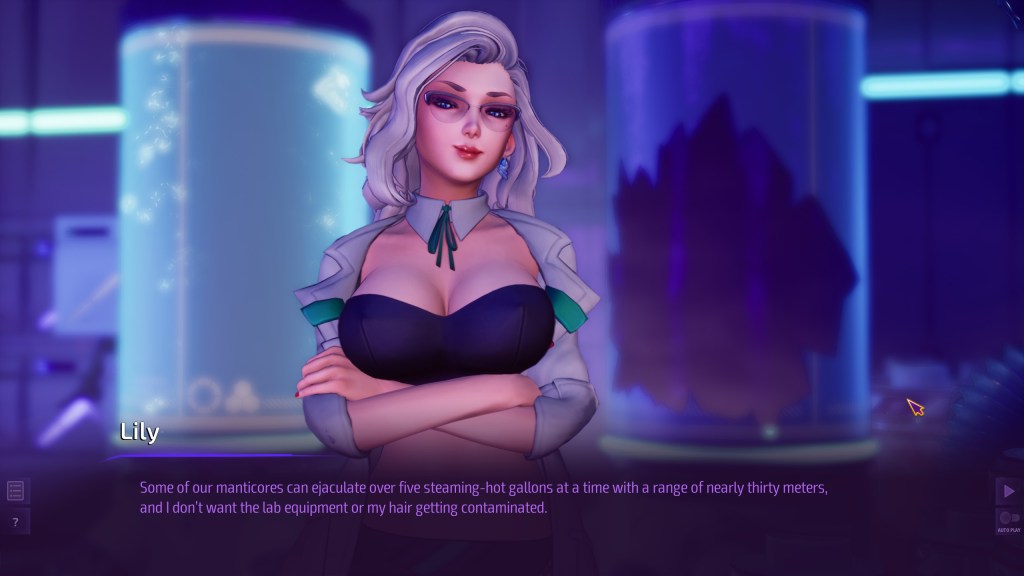Open the question mark help button
Screen dimensions: 1024x576
pyautogui.click(x=16, y=522)
